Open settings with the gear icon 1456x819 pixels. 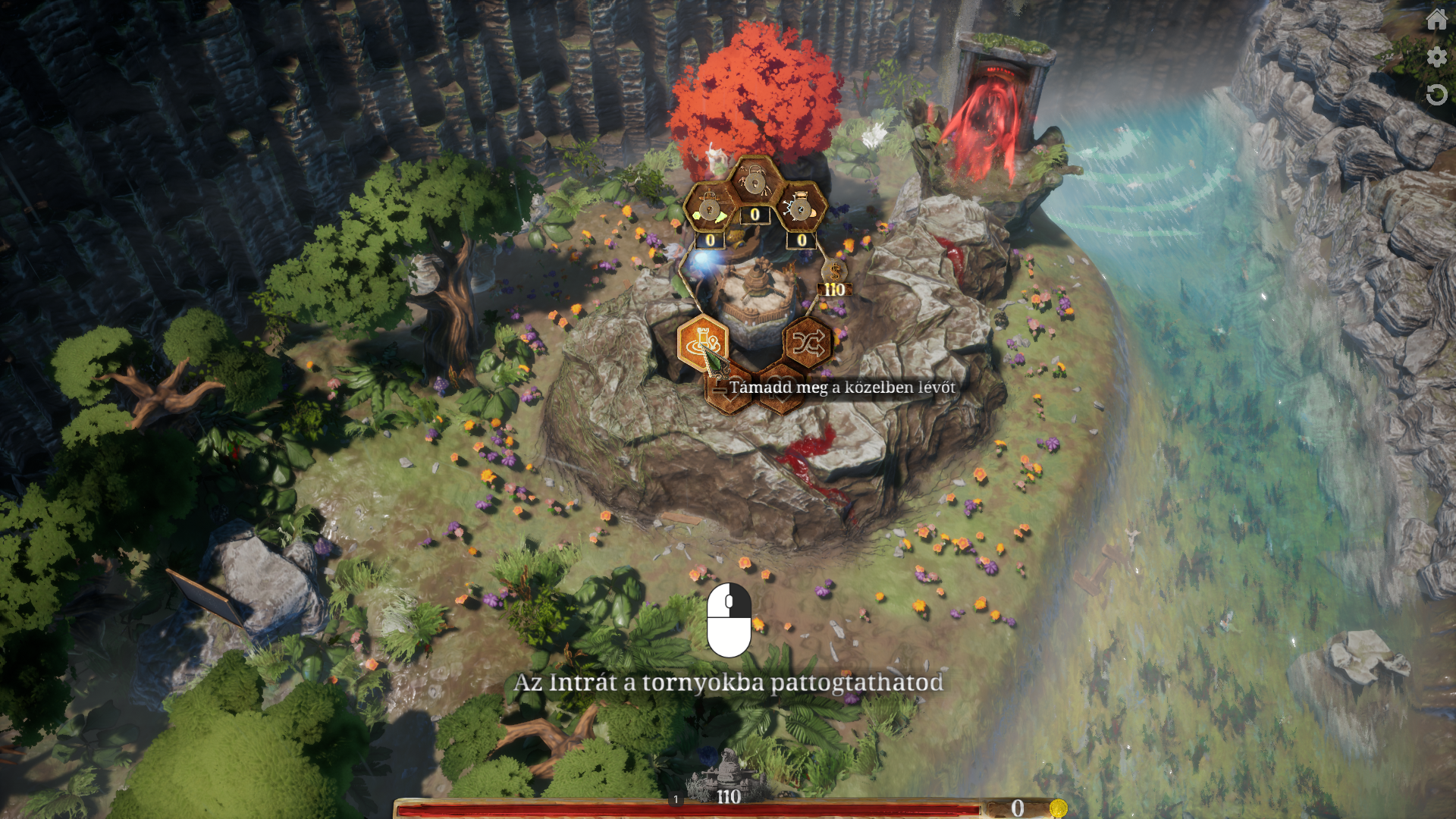point(1436,57)
